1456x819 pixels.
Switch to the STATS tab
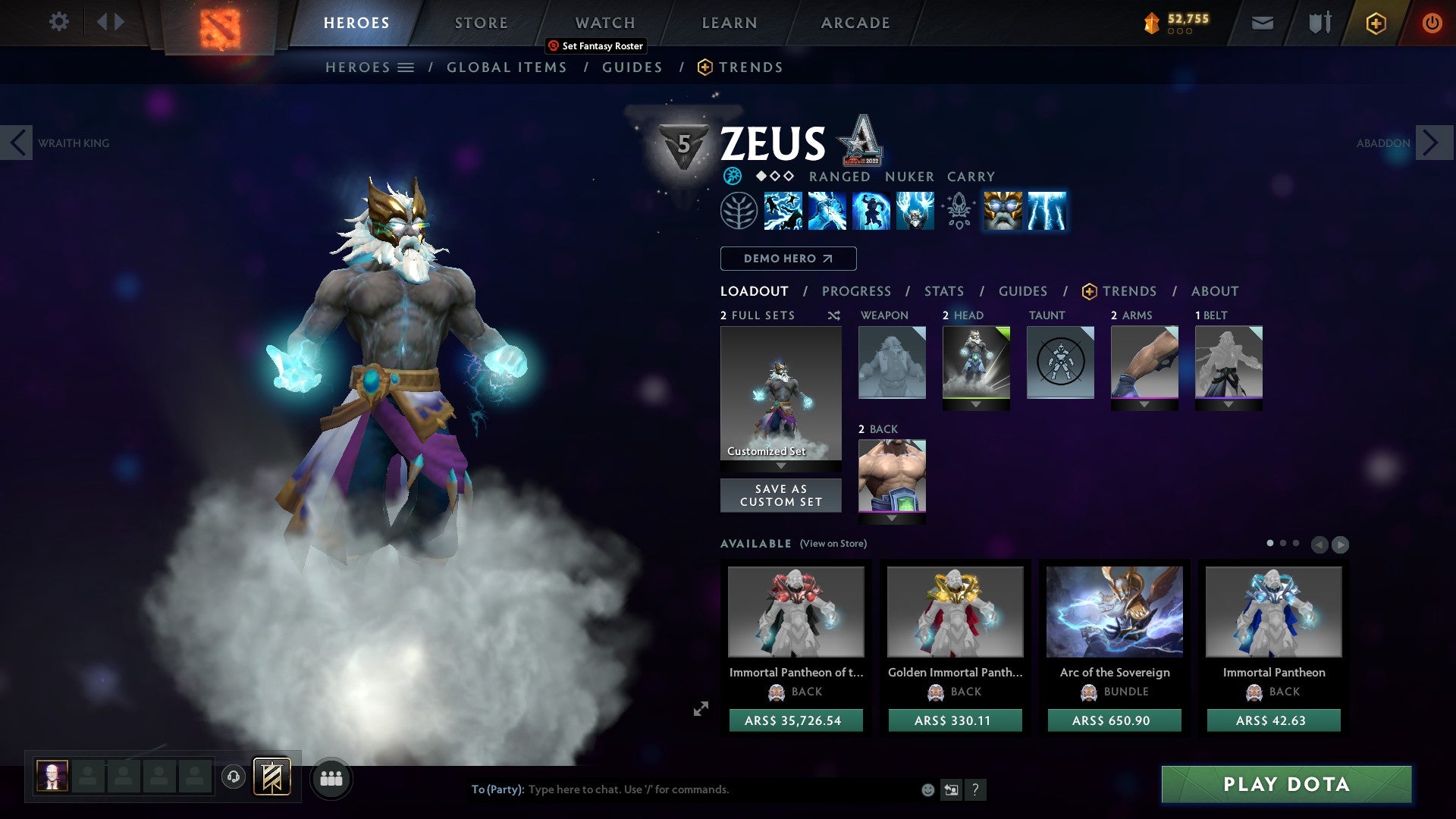coord(943,290)
